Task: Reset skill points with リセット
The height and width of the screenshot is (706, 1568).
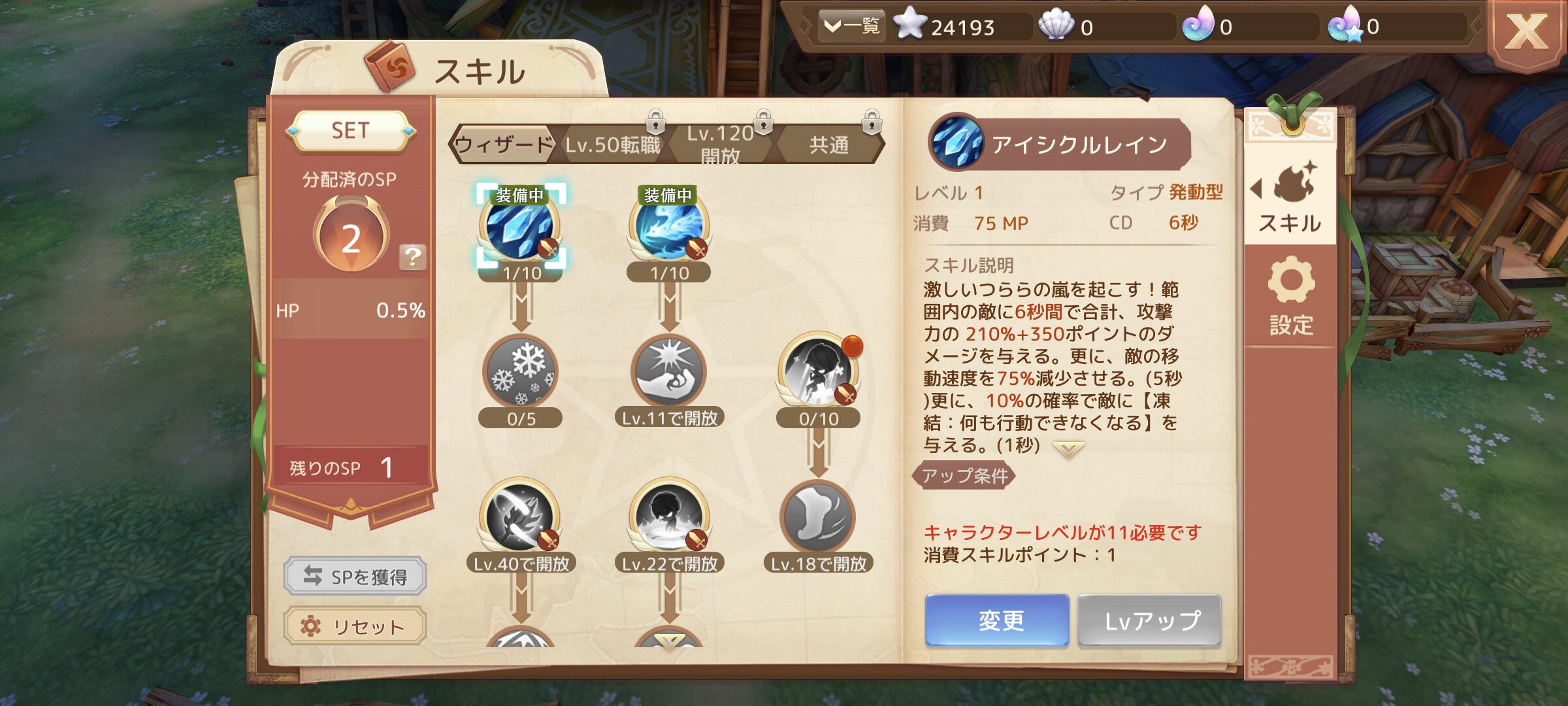Action: 355,626
